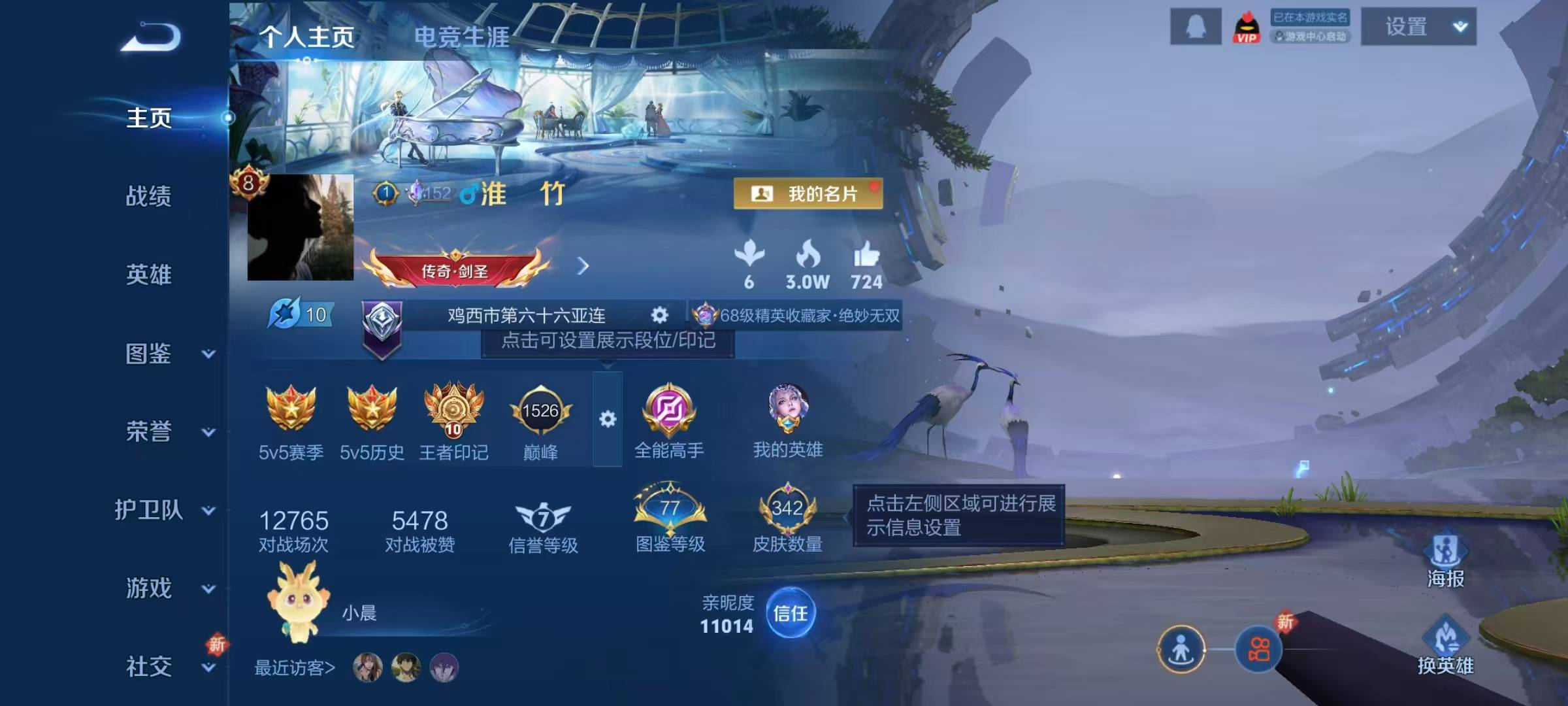This screenshot has width=1568, height=706.
Task: Open the VIP icon in the top bar
Action: point(1247,27)
